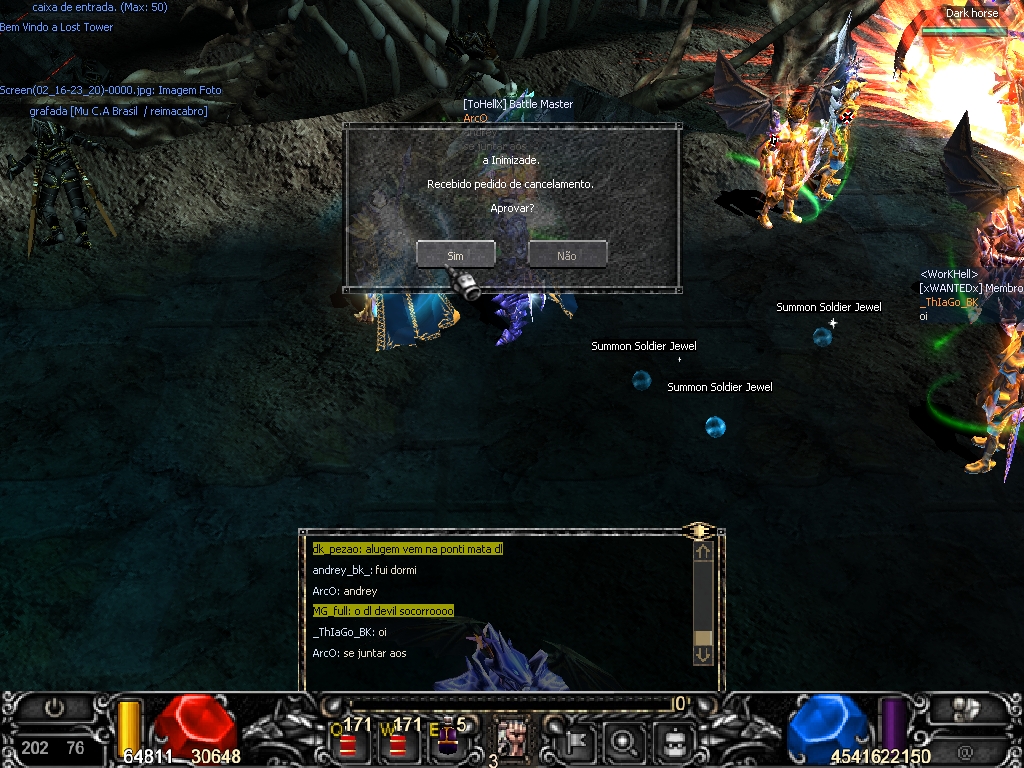Approve the cancellation with Sim

point(455,255)
